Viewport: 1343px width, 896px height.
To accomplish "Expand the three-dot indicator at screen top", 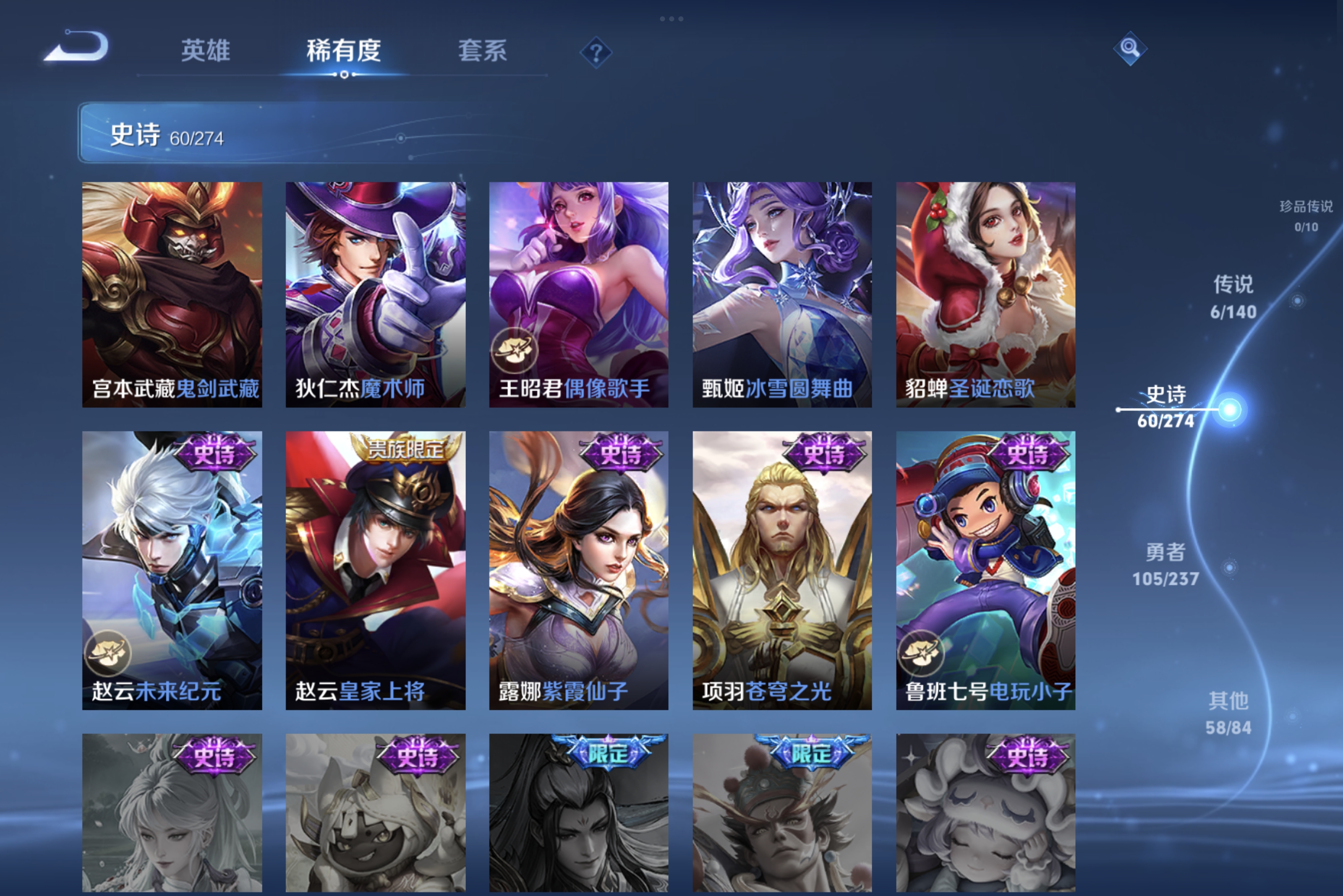I will (x=671, y=18).
